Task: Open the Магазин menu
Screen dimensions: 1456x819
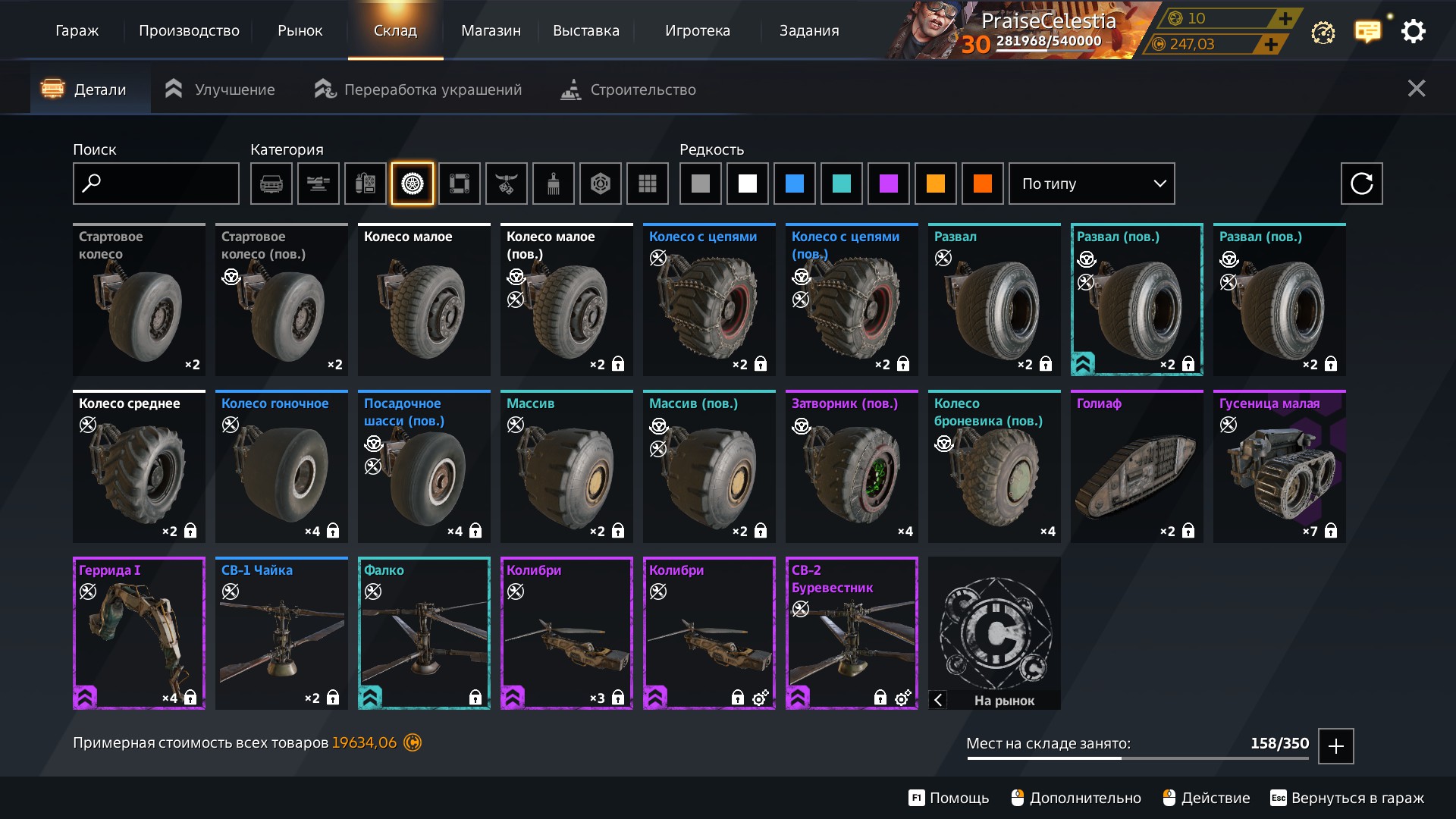Action: click(x=491, y=31)
